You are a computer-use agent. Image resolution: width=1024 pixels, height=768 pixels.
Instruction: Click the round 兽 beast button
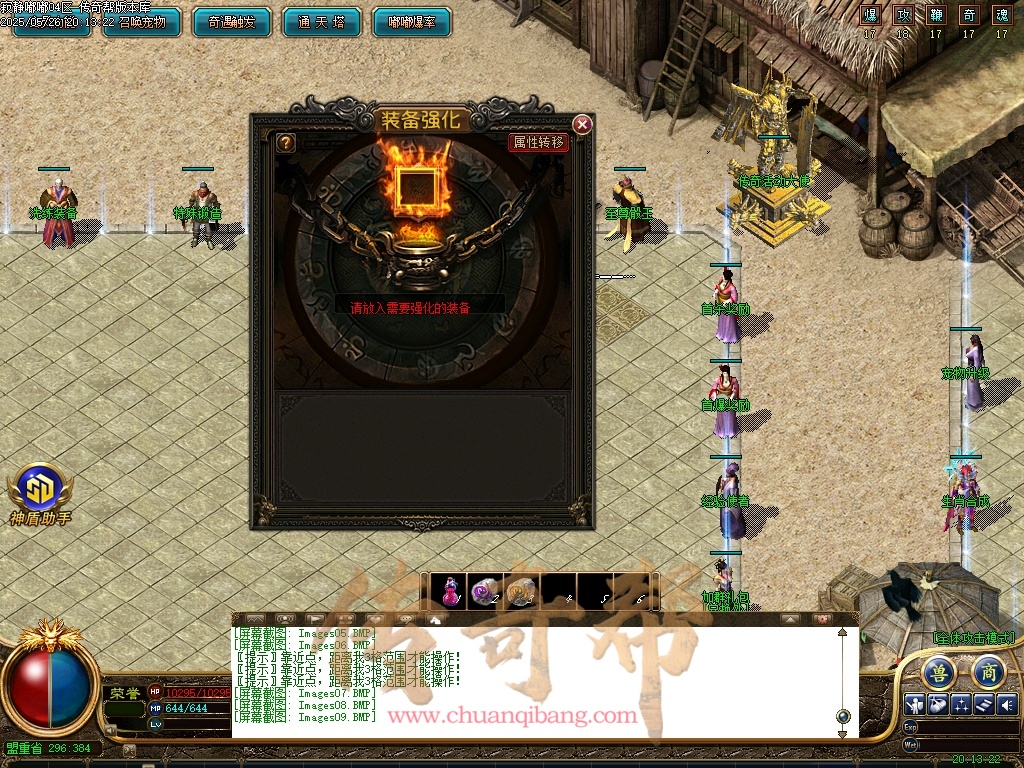click(938, 672)
